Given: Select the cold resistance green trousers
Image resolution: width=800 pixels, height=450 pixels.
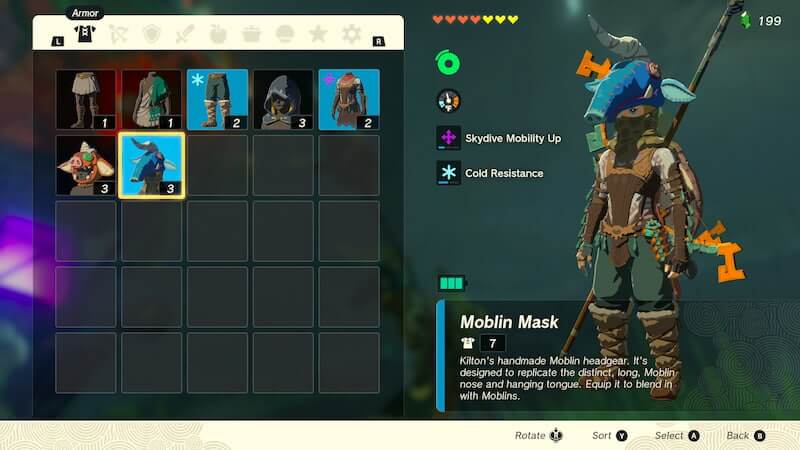Looking at the screenshot, I should click(217, 99).
